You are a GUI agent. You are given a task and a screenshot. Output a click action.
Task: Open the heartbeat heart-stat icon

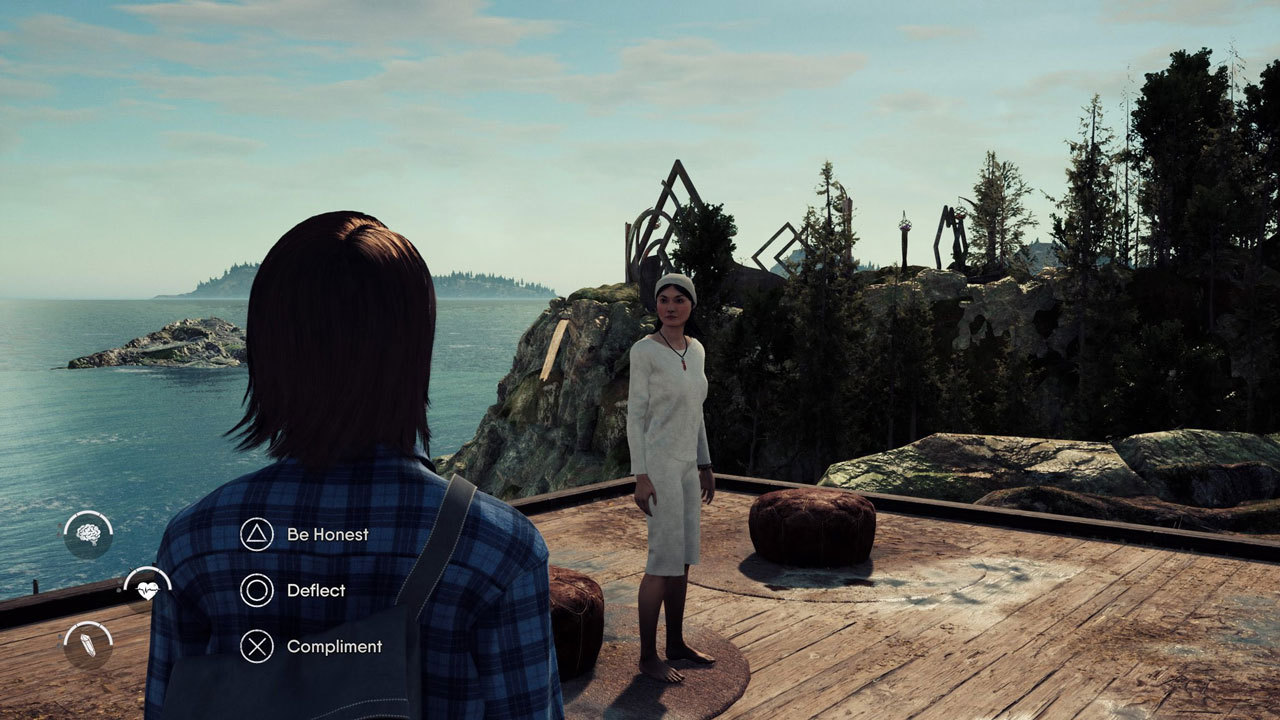click(147, 590)
